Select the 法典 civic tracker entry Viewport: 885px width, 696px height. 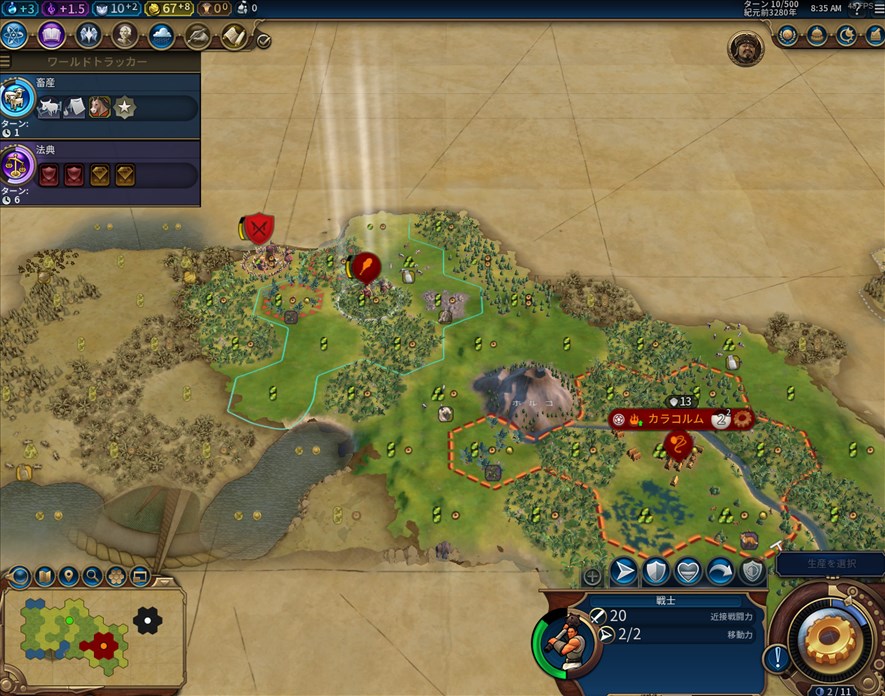tap(100, 173)
